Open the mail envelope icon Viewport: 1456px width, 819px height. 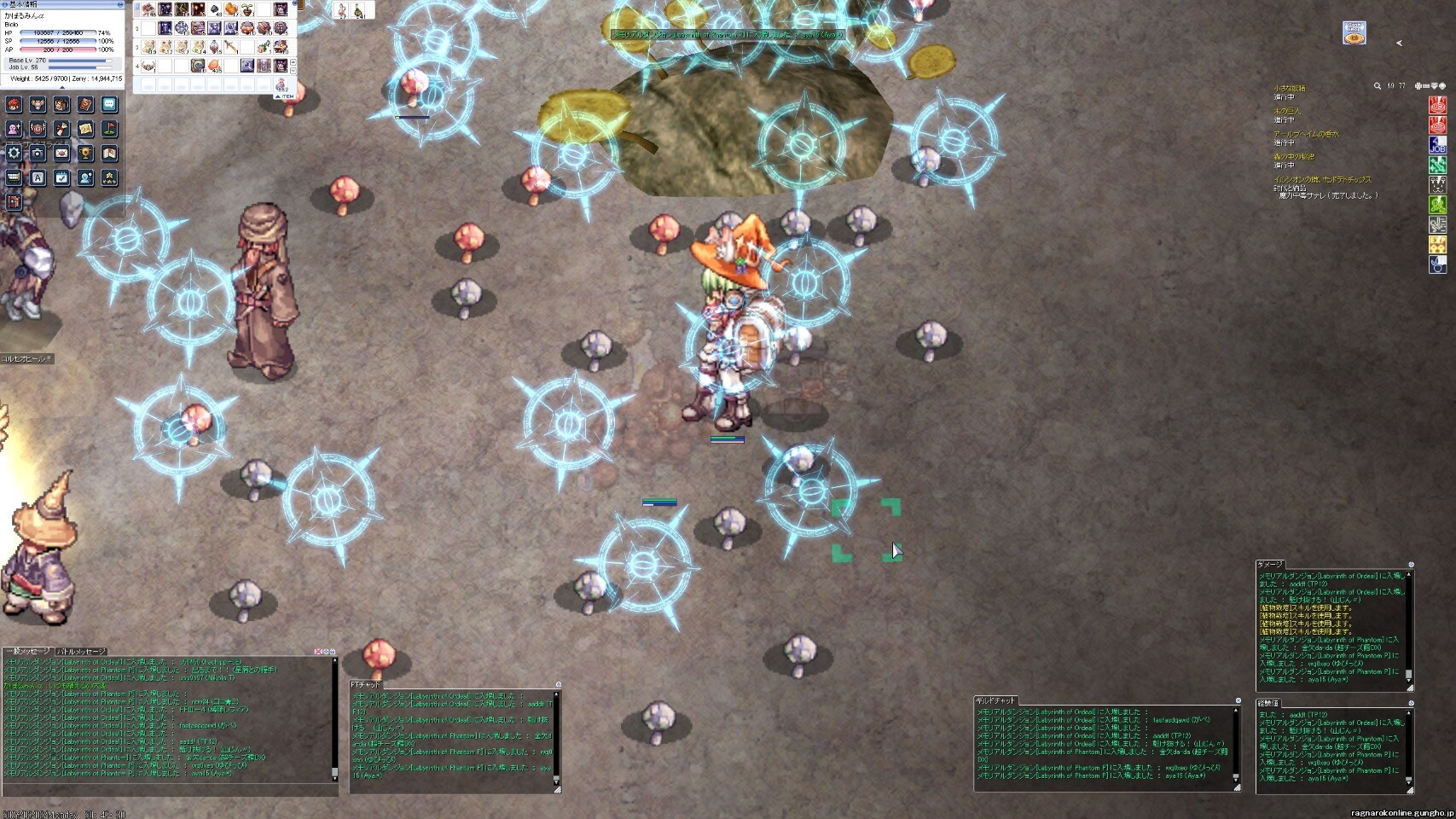pyautogui.click(x=61, y=153)
